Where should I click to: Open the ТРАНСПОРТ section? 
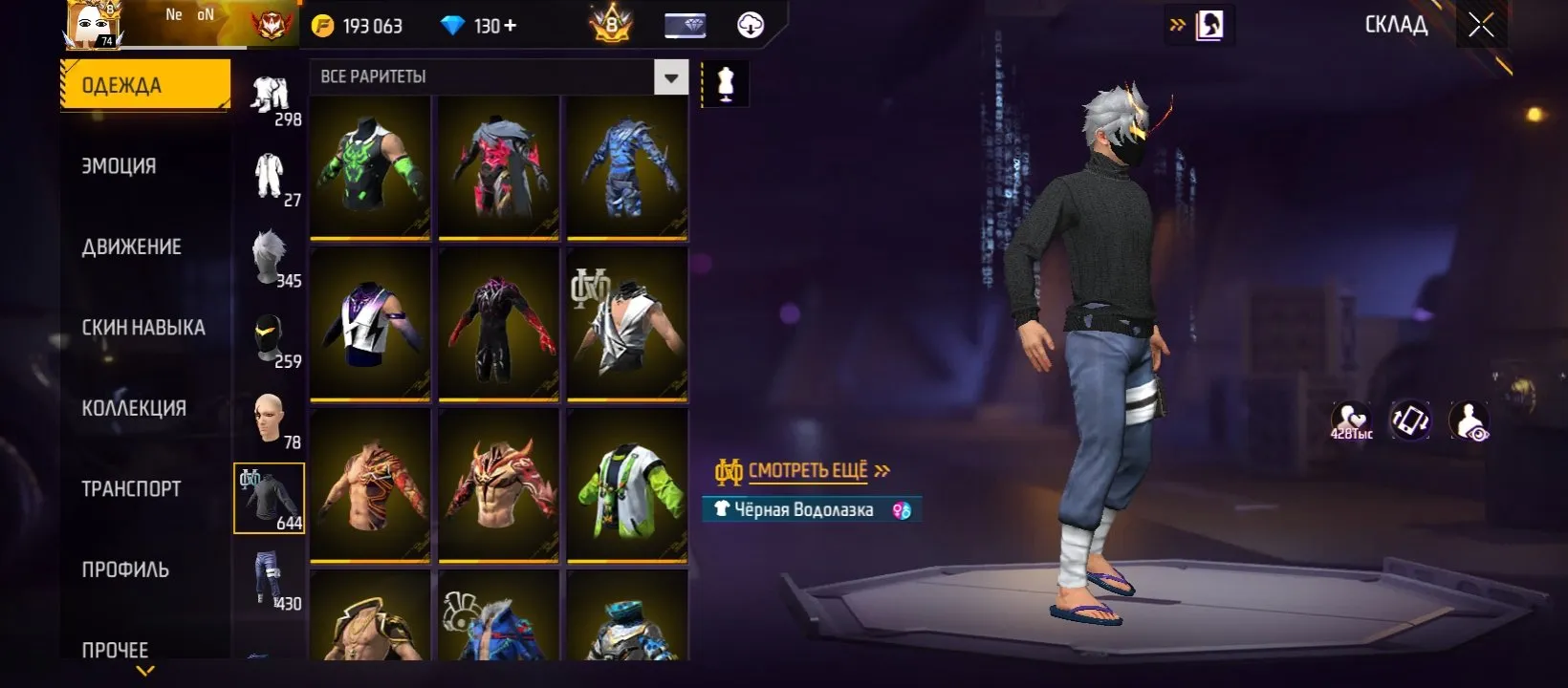129,487
